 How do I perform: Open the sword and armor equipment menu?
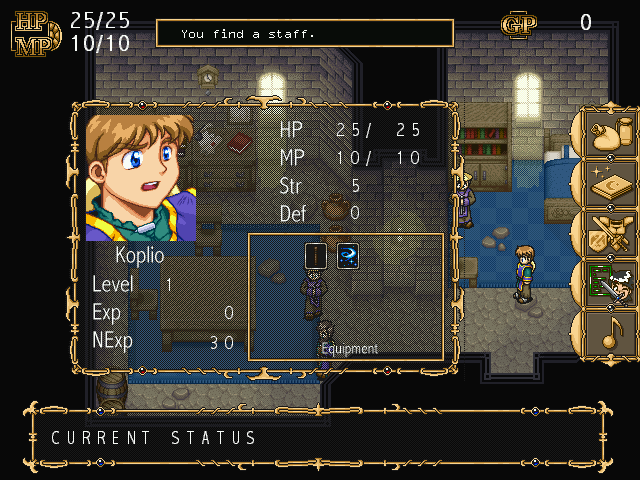pos(610,233)
